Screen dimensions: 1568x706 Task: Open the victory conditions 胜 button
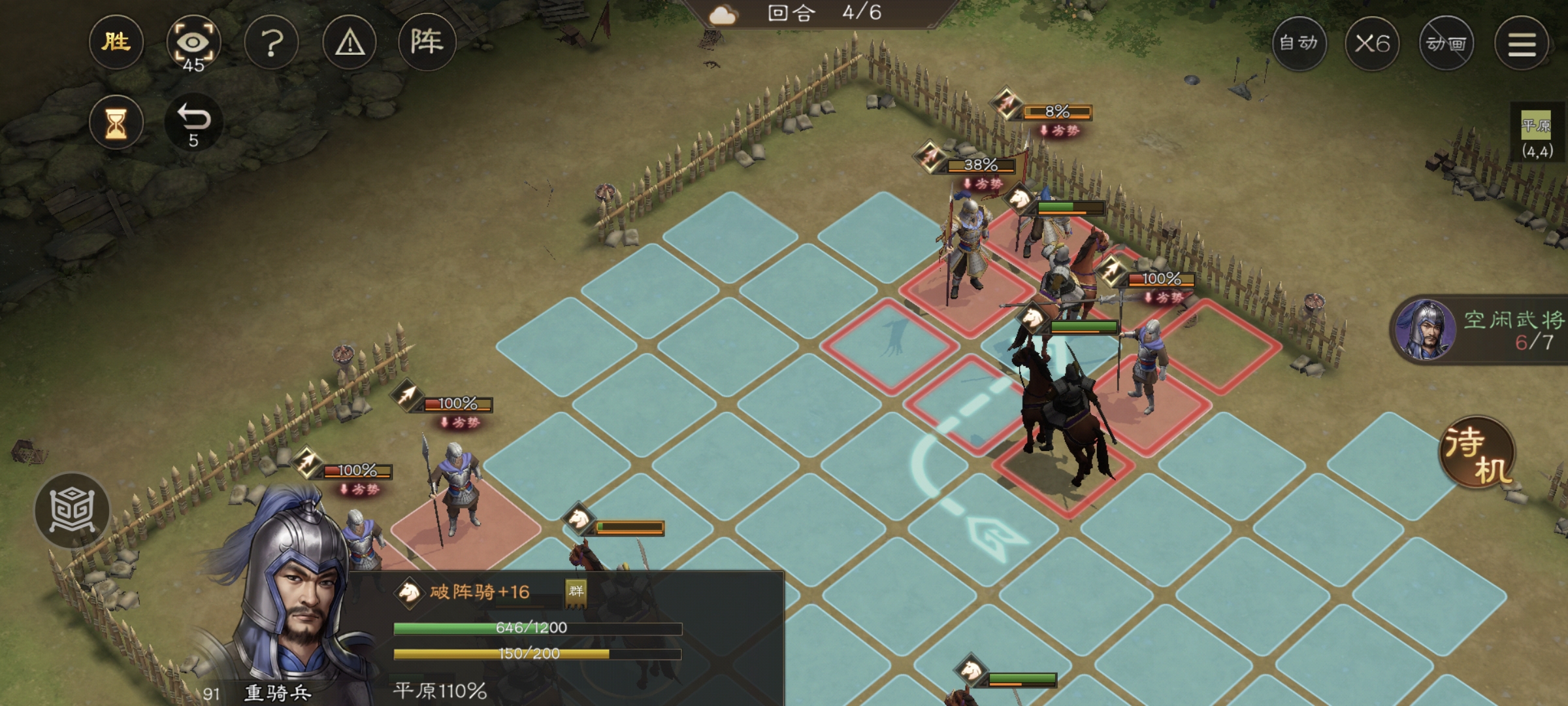pos(116,43)
